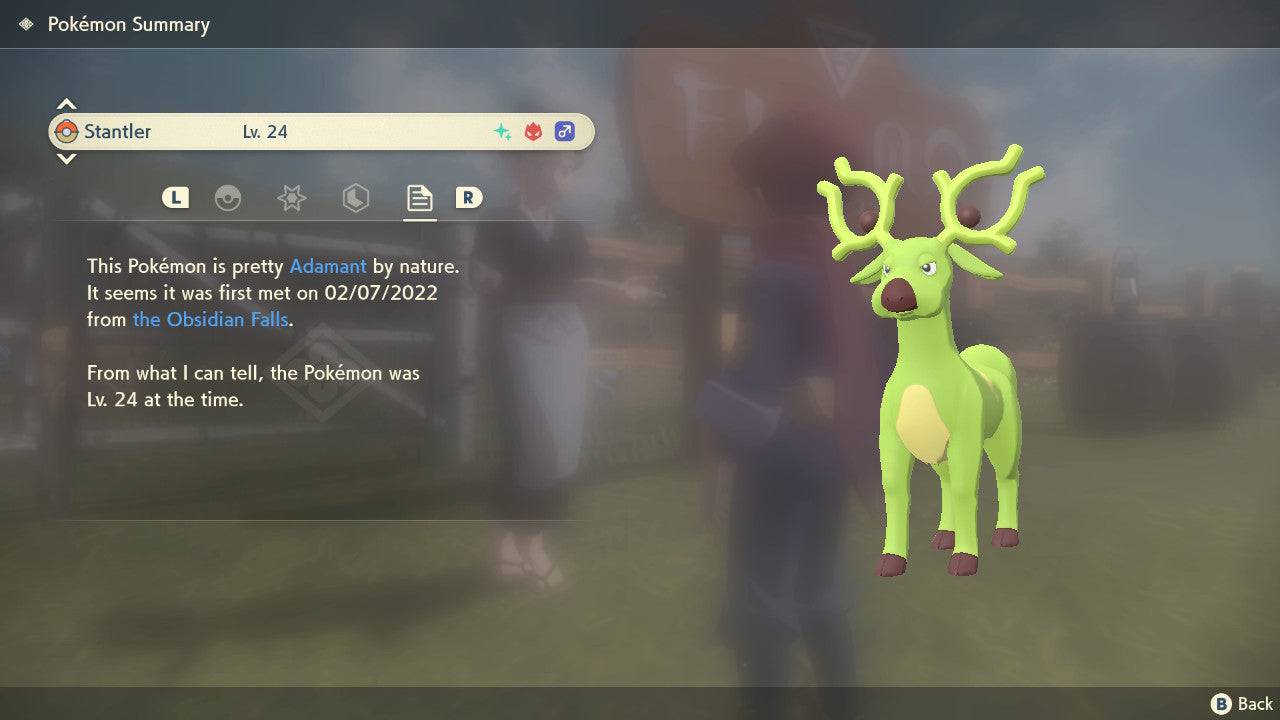
Task: Select the document notes tab
Action: [x=419, y=198]
